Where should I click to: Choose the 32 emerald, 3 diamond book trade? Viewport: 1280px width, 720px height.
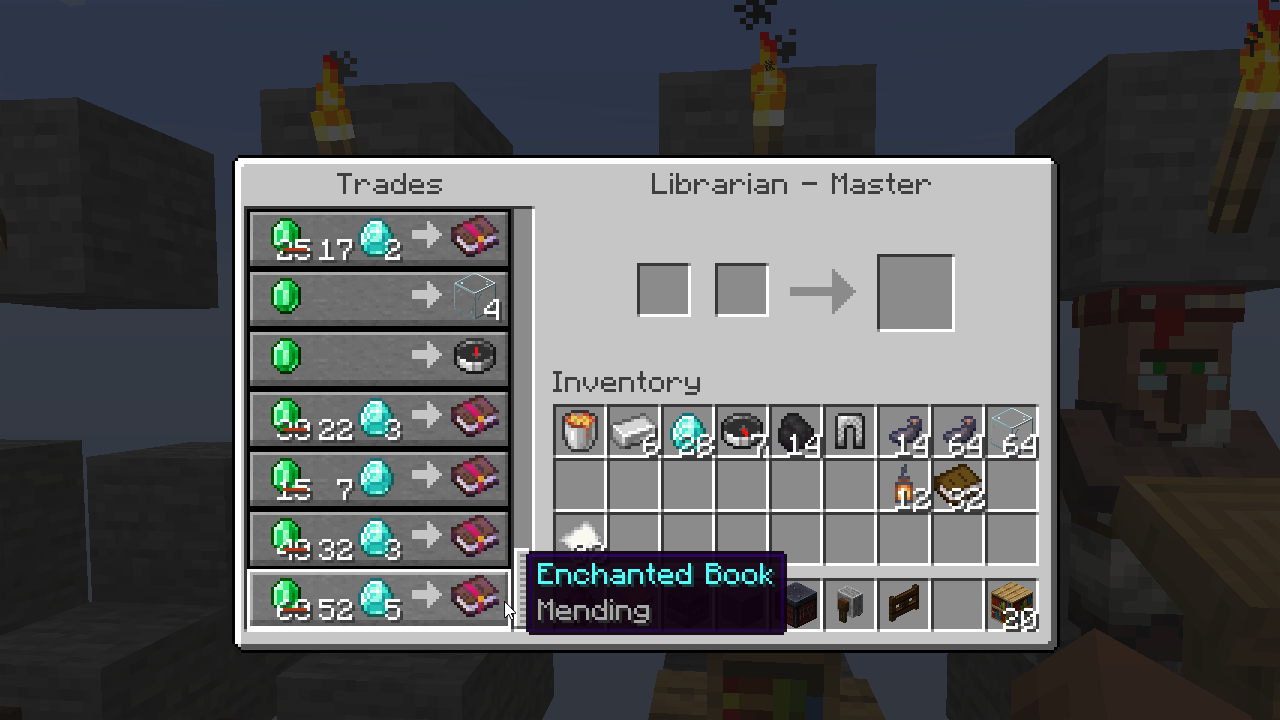pyautogui.click(x=378, y=538)
